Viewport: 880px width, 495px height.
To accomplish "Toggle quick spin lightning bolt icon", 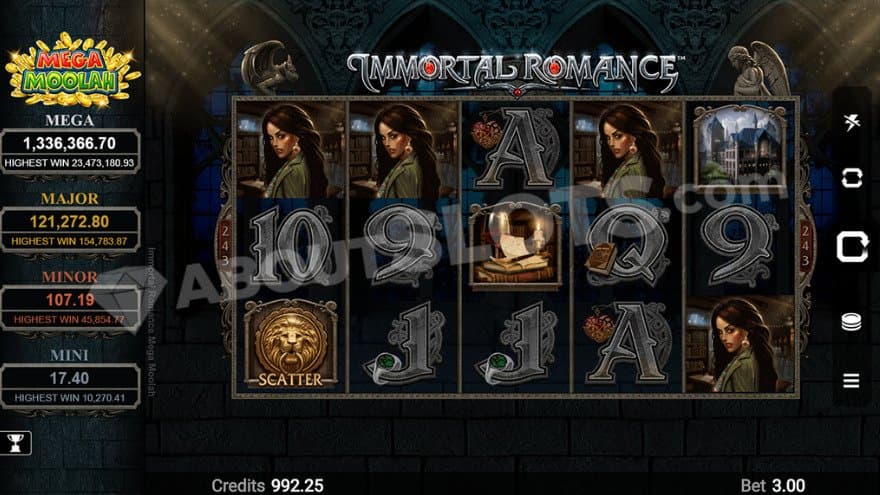I will (851, 123).
